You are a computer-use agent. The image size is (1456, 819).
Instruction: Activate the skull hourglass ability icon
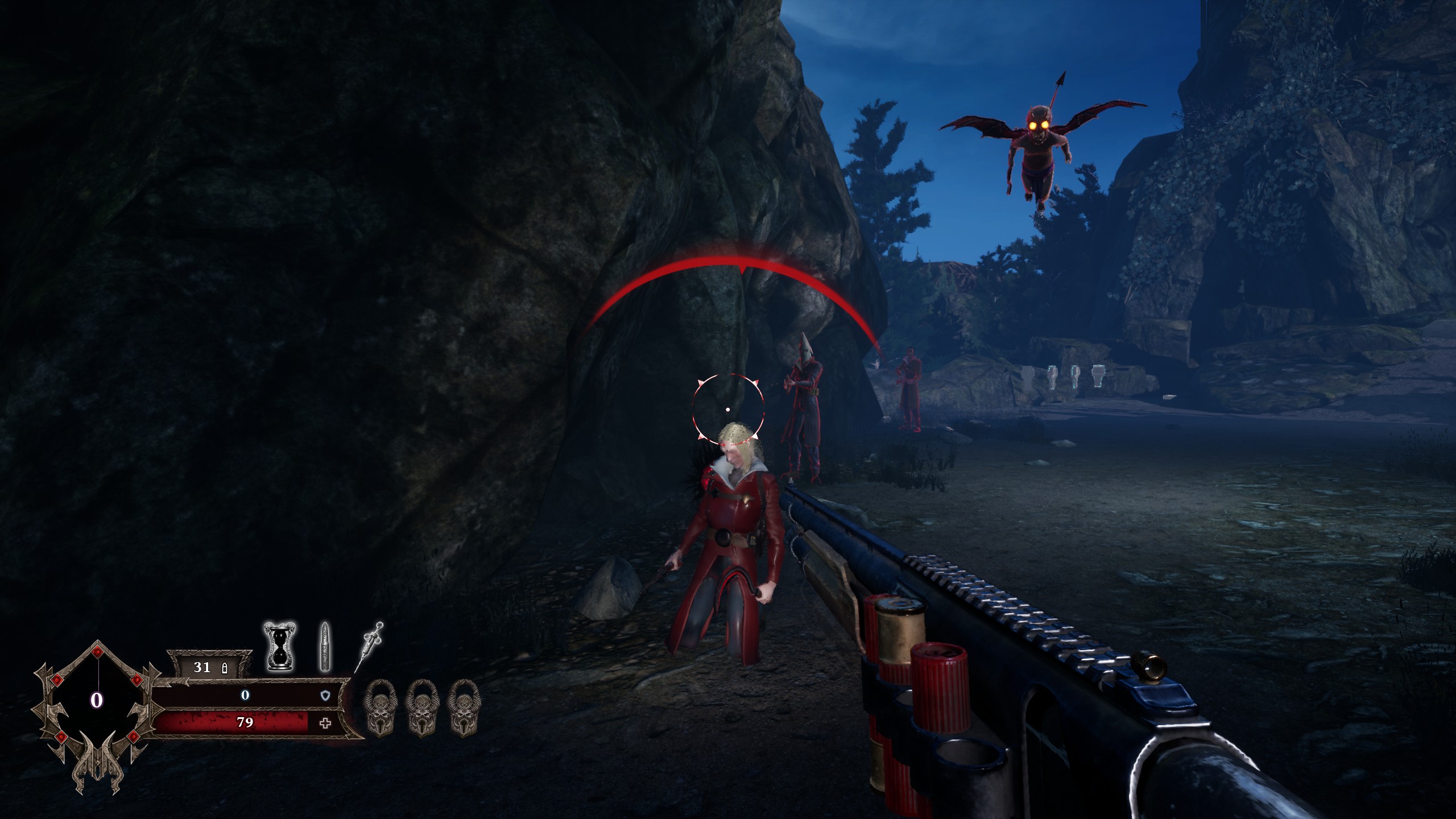280,646
